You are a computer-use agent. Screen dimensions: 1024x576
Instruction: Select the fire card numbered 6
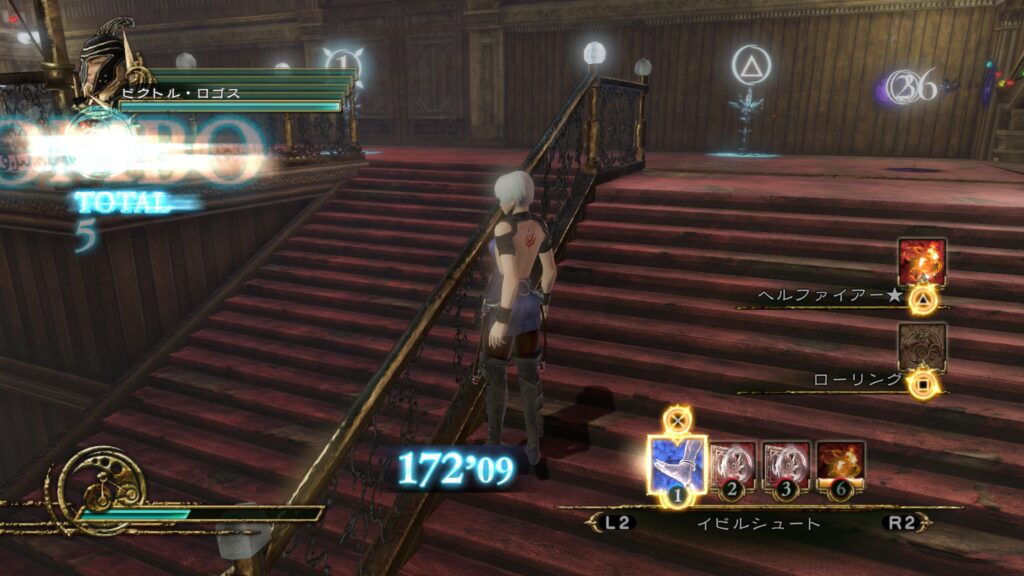pyautogui.click(x=840, y=464)
